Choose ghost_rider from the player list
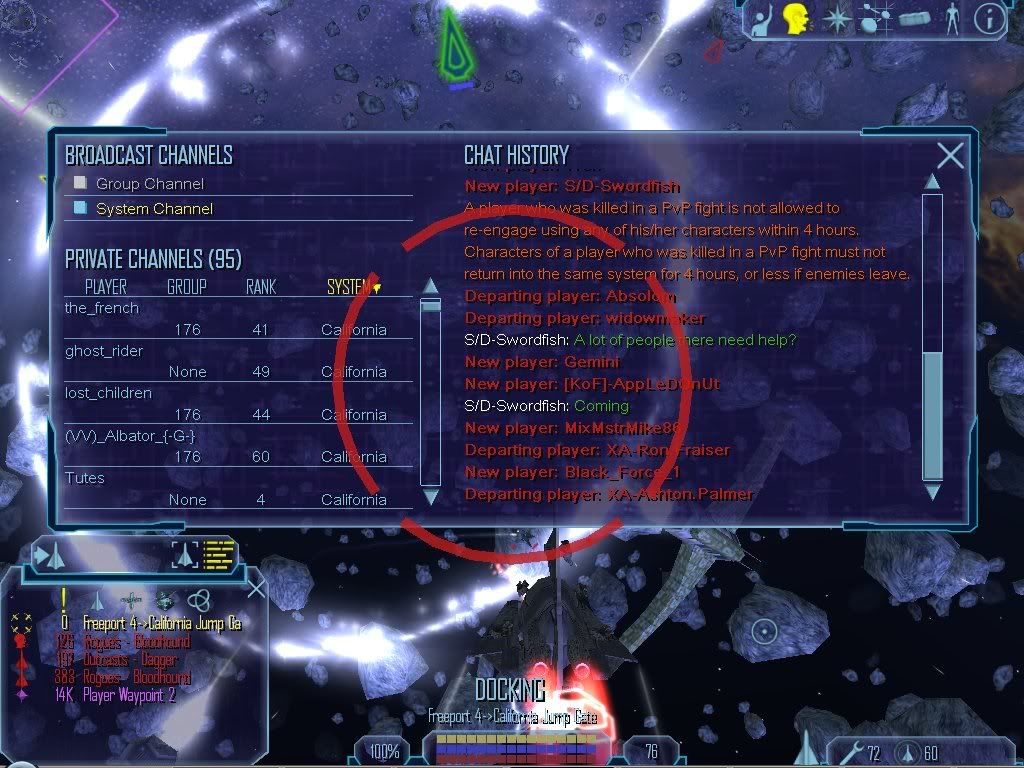Viewport: 1024px width, 768px height. point(104,351)
